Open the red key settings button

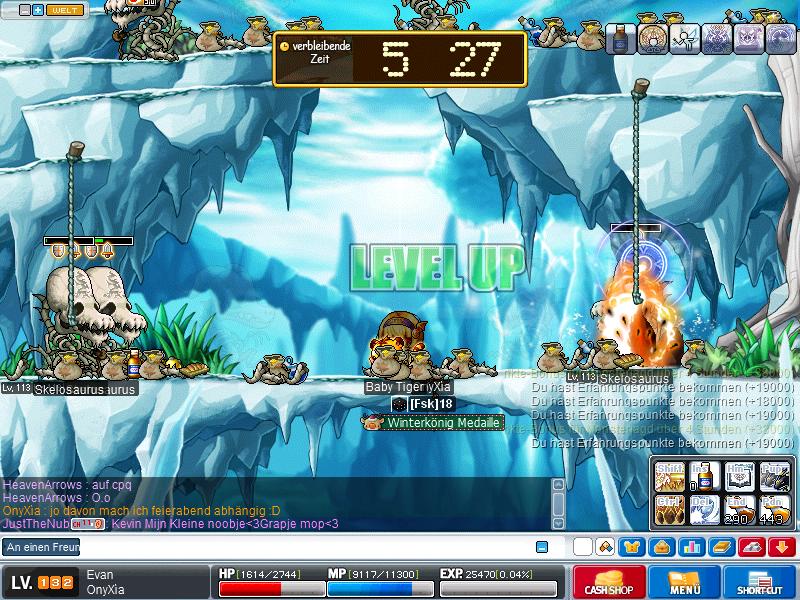pyautogui.click(x=751, y=547)
